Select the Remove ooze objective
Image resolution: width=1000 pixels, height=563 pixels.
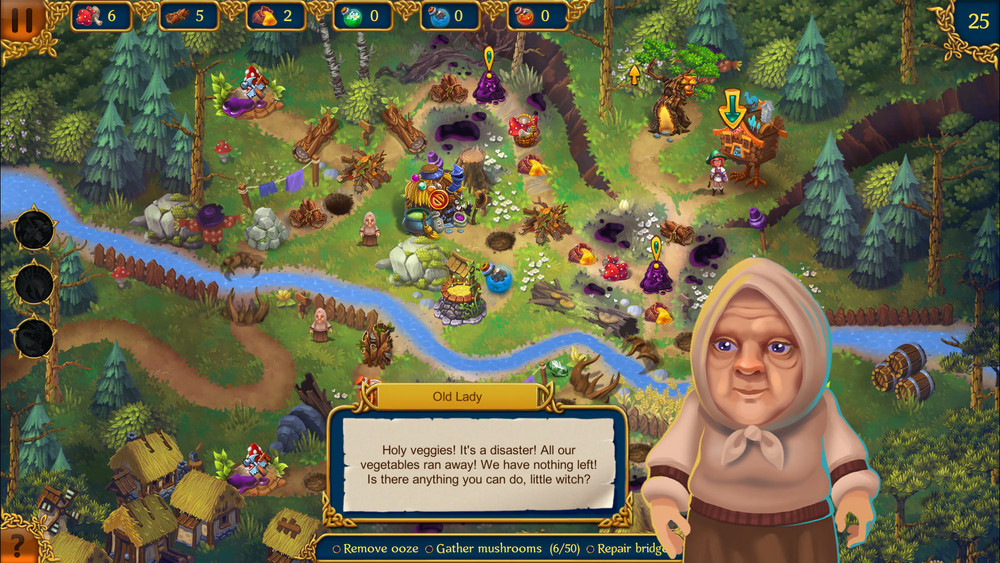pos(374,549)
